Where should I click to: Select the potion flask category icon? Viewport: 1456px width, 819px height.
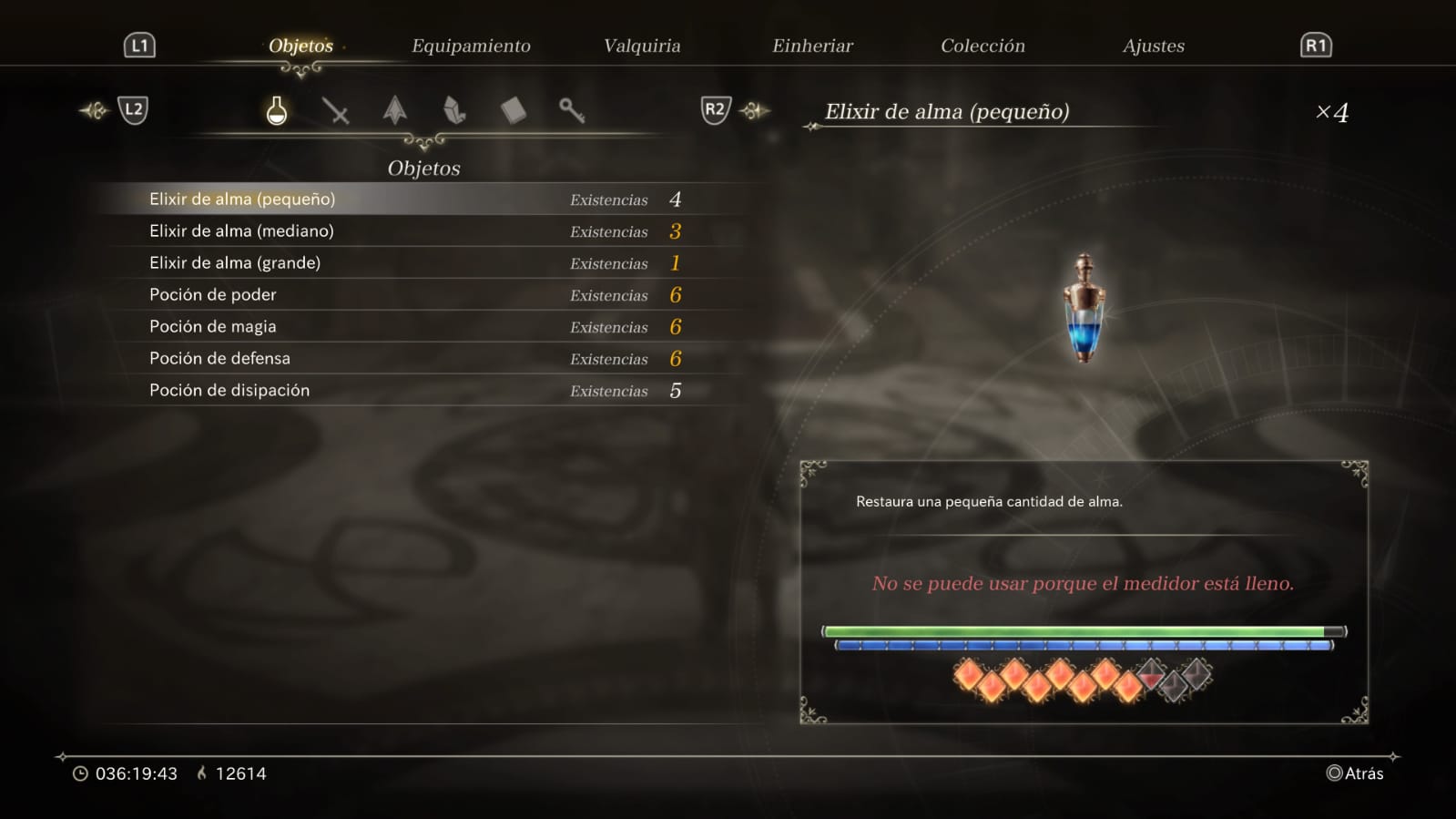tap(277, 111)
